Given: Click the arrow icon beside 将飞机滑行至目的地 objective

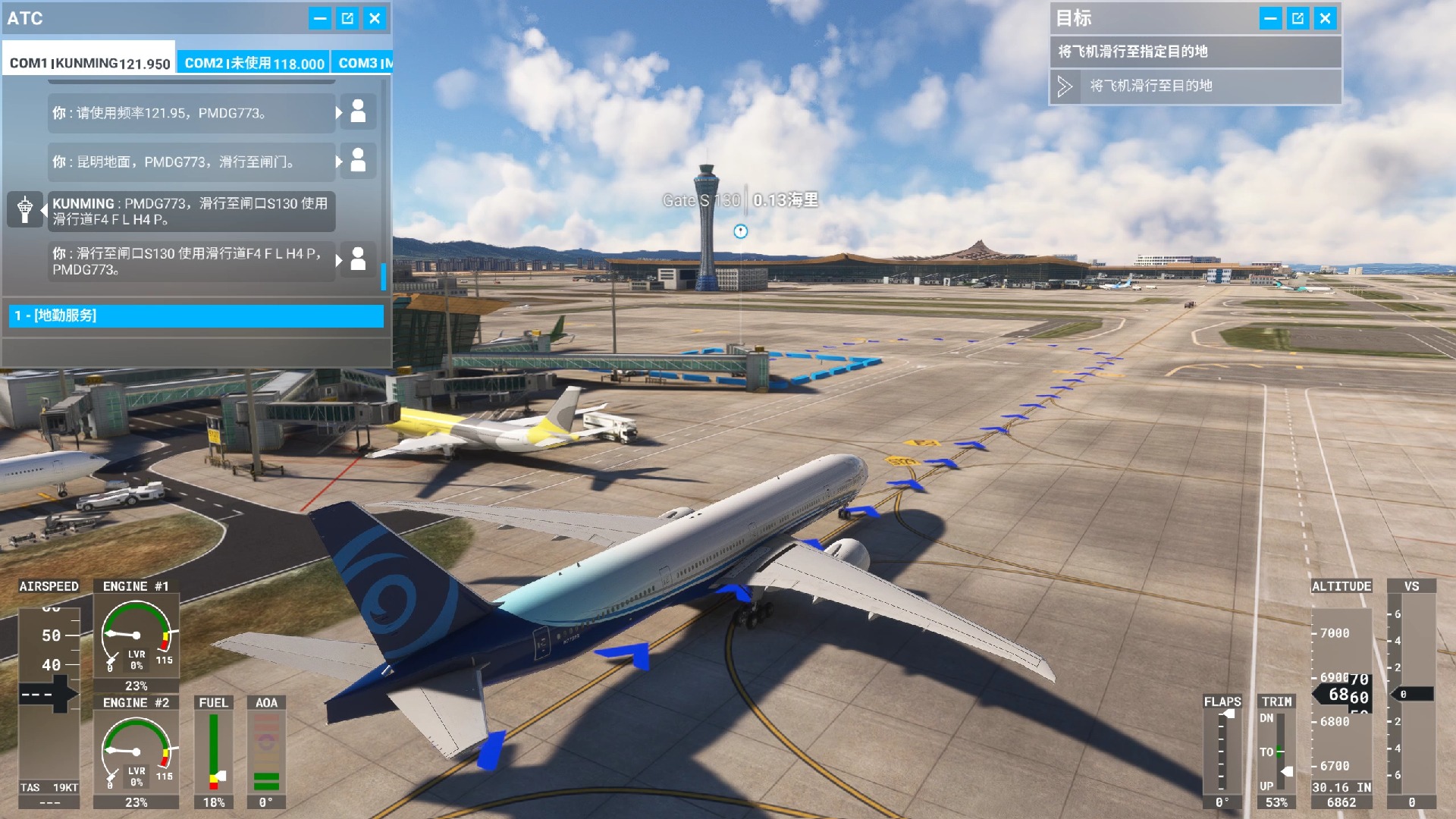Looking at the screenshot, I should tap(1066, 86).
